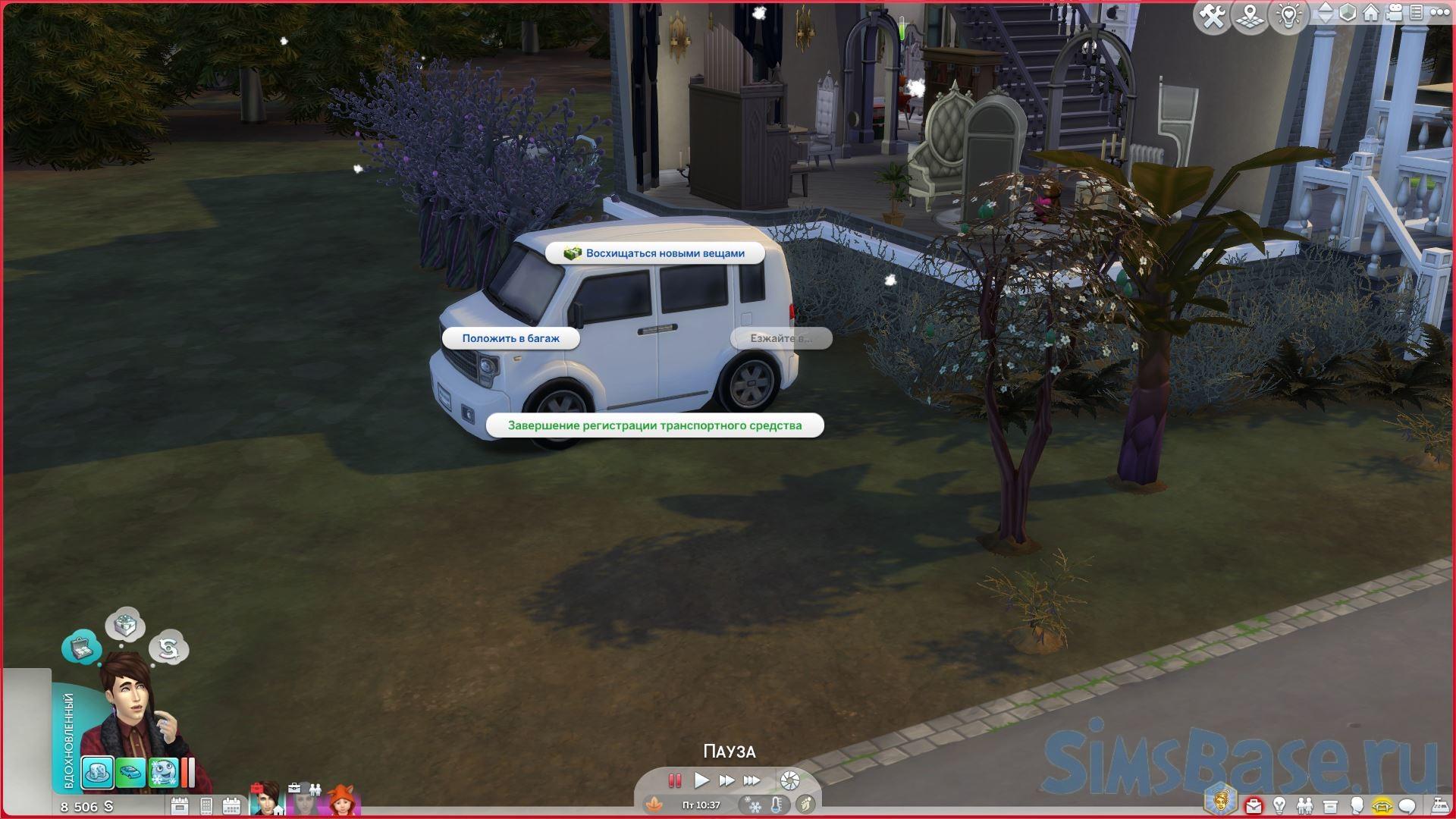Choose 'Восхищаться новыми вещами' interaction

coord(654,253)
